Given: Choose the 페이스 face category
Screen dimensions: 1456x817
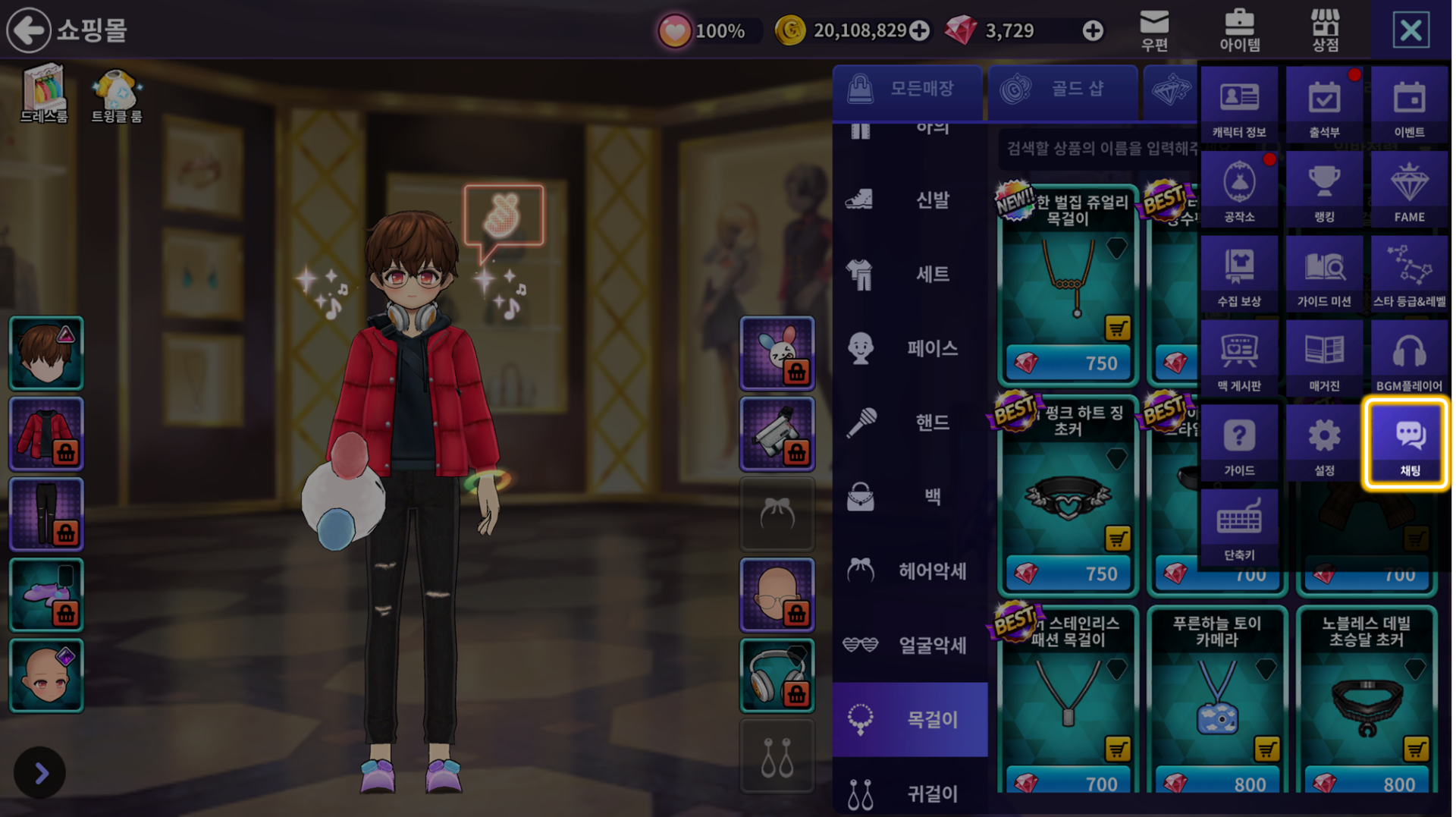Looking at the screenshot, I should click(x=910, y=348).
